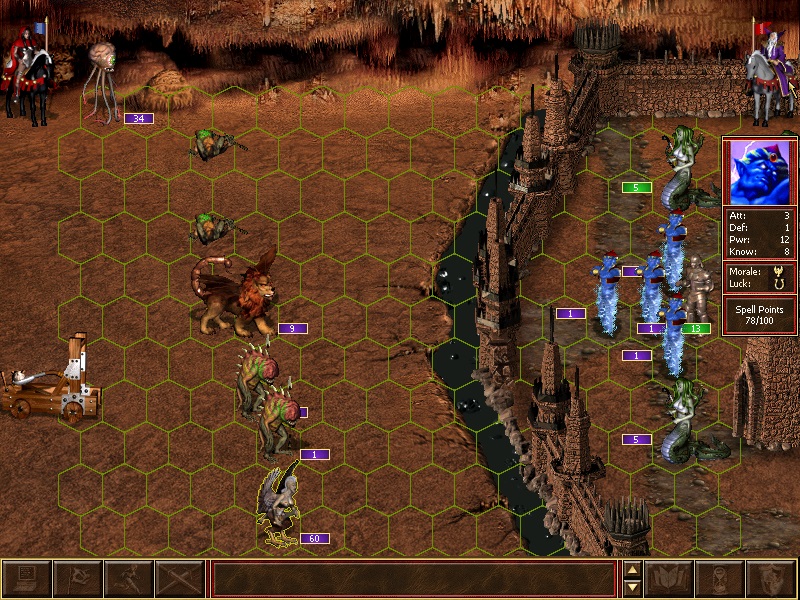The width and height of the screenshot is (800, 600).
Task: Toggle auto-combat with the crossed swords button
Action: pyautogui.click(x=179, y=579)
